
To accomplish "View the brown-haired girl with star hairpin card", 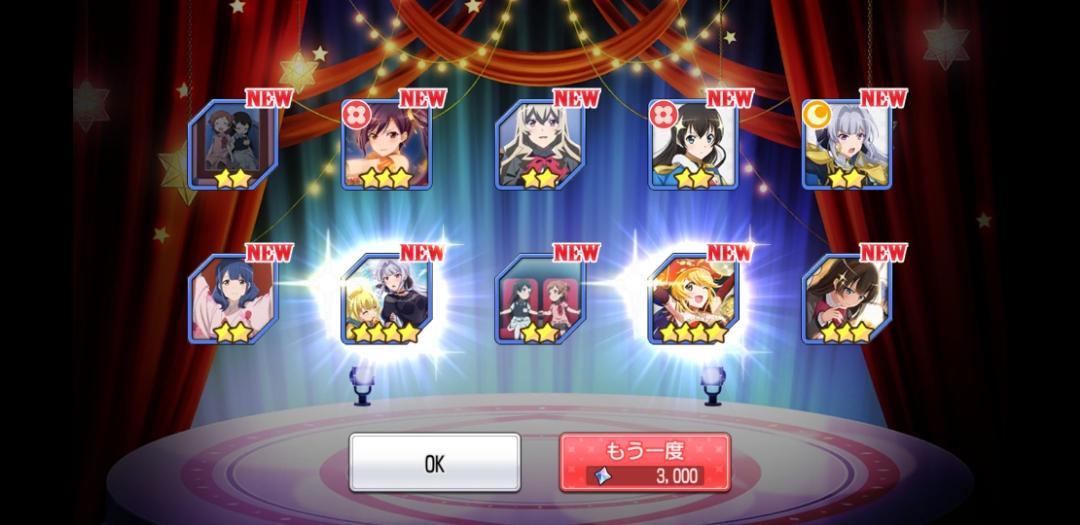I will 846,300.
